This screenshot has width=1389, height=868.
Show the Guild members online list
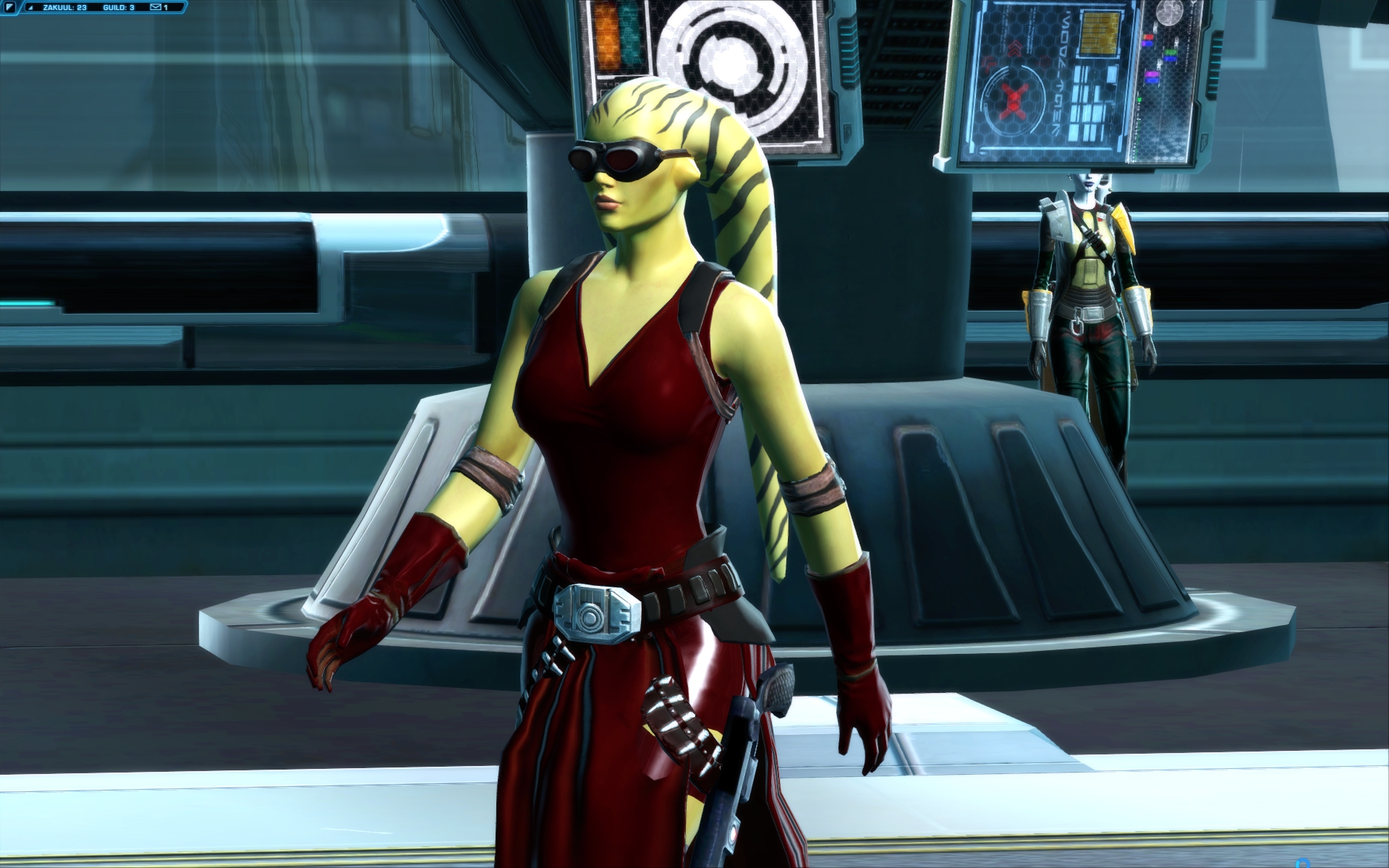[118, 7]
